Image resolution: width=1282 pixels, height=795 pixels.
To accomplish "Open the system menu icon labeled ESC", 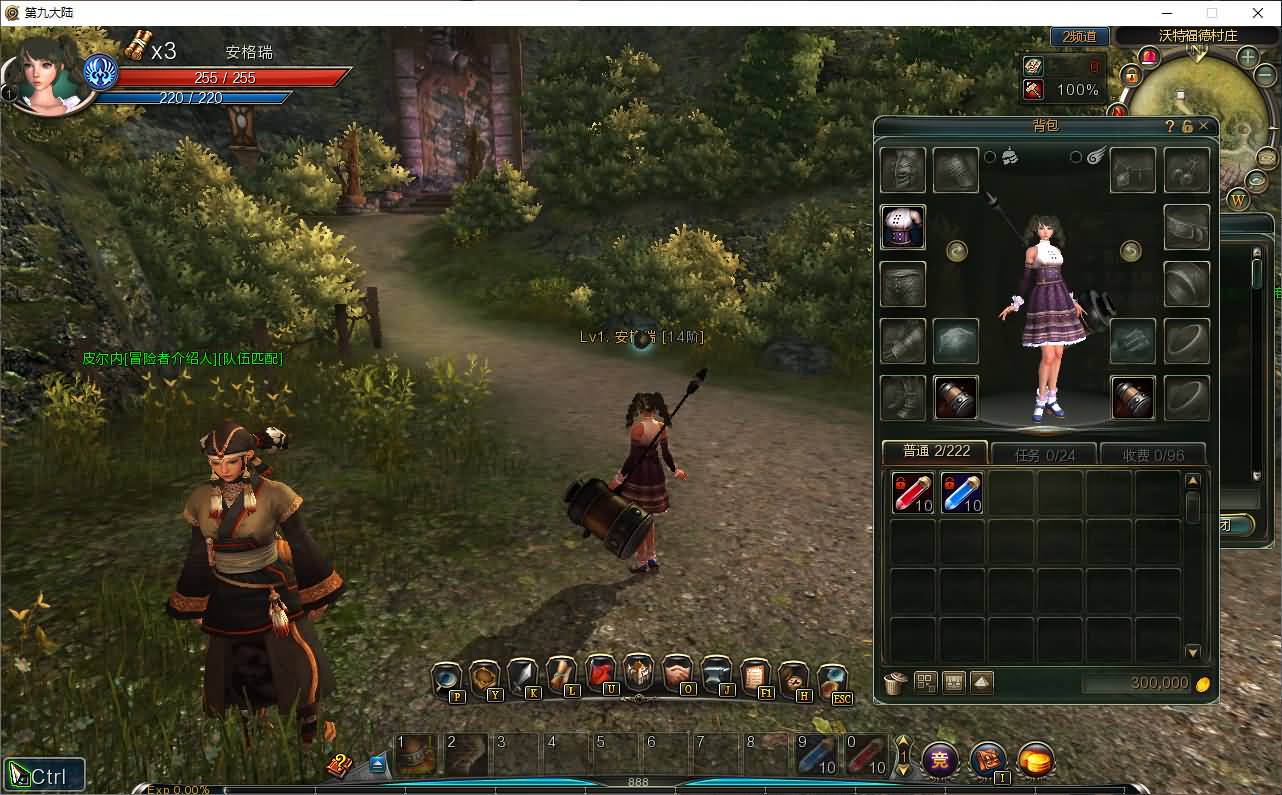I will (832, 680).
